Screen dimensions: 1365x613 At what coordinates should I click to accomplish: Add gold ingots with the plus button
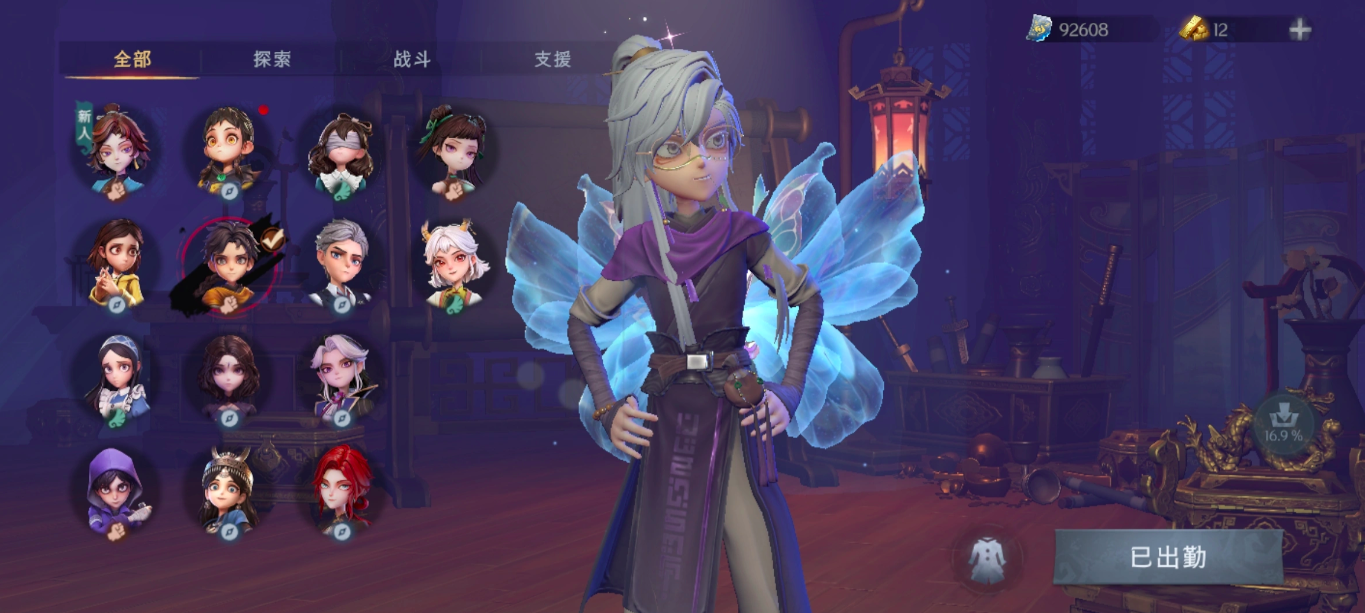[x=1299, y=30]
